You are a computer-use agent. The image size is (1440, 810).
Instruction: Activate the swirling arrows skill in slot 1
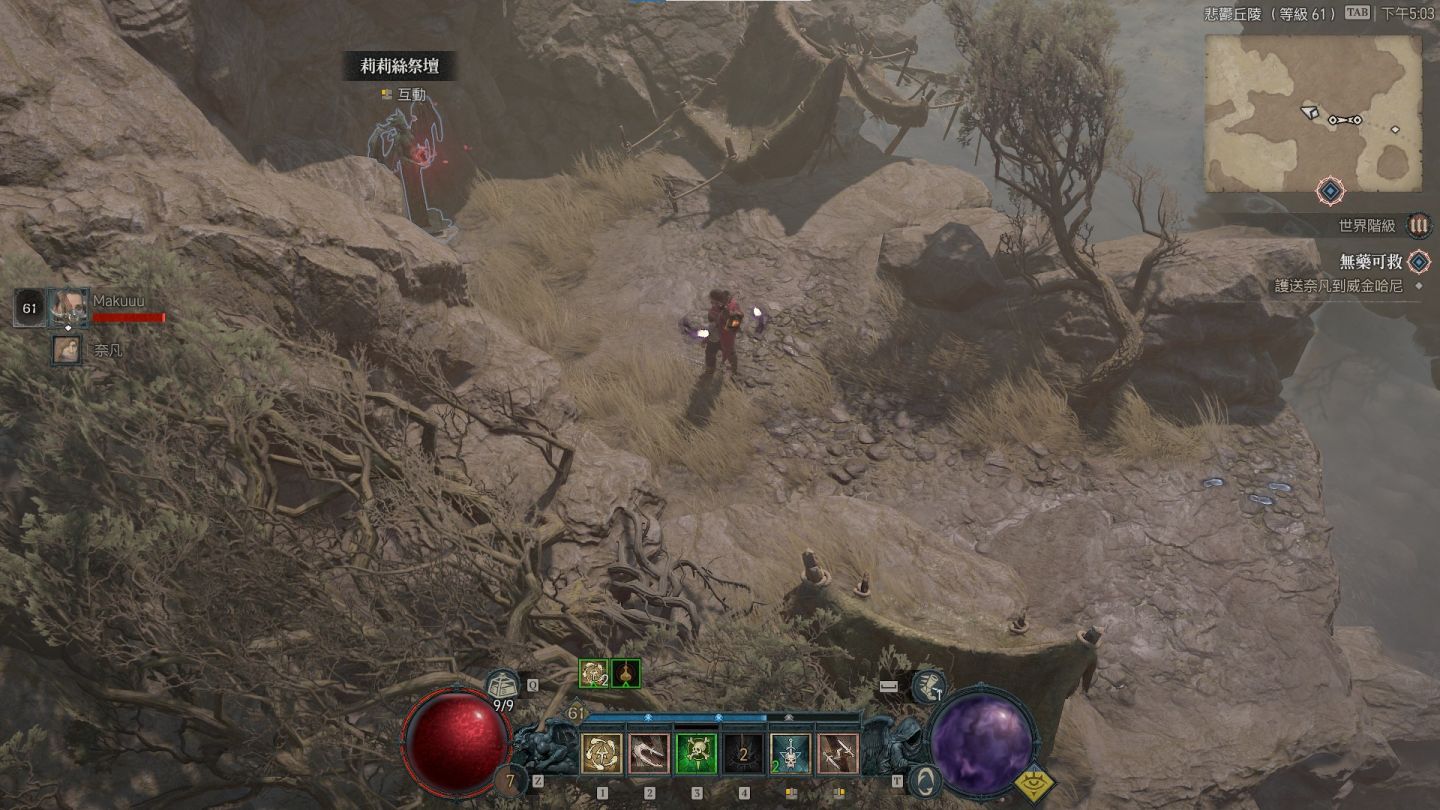[x=602, y=754]
